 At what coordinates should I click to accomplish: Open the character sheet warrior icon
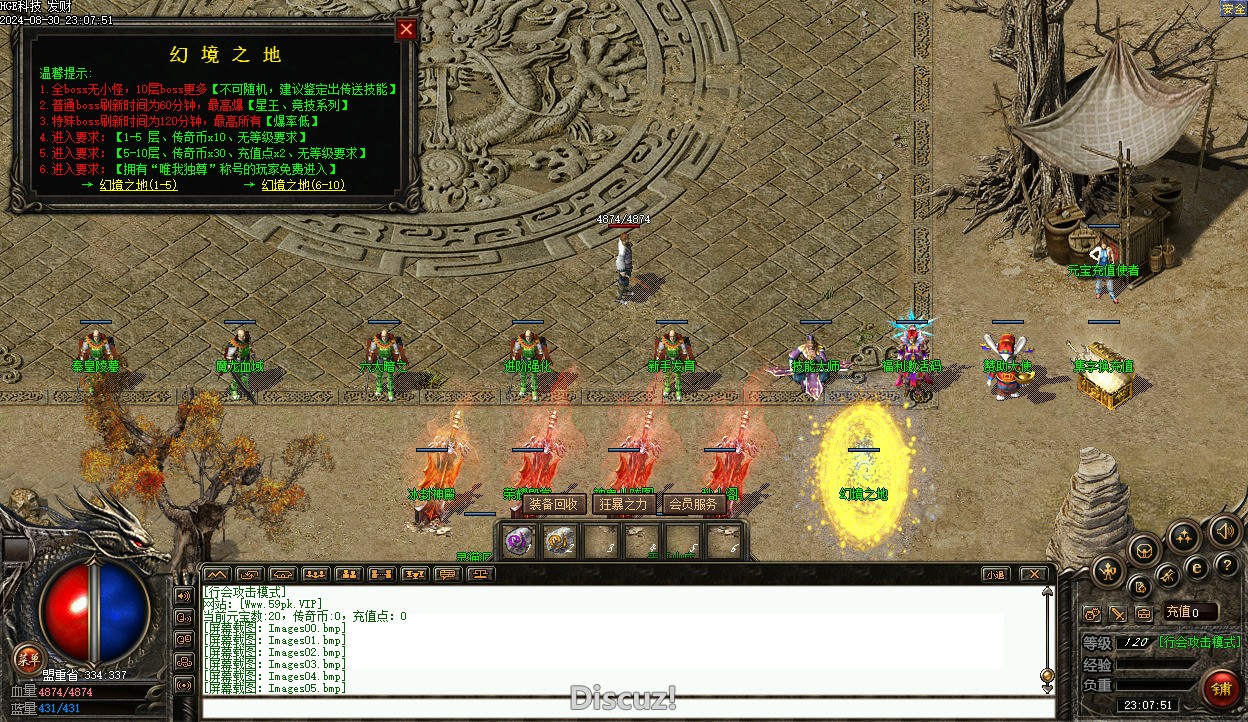coord(1108,572)
